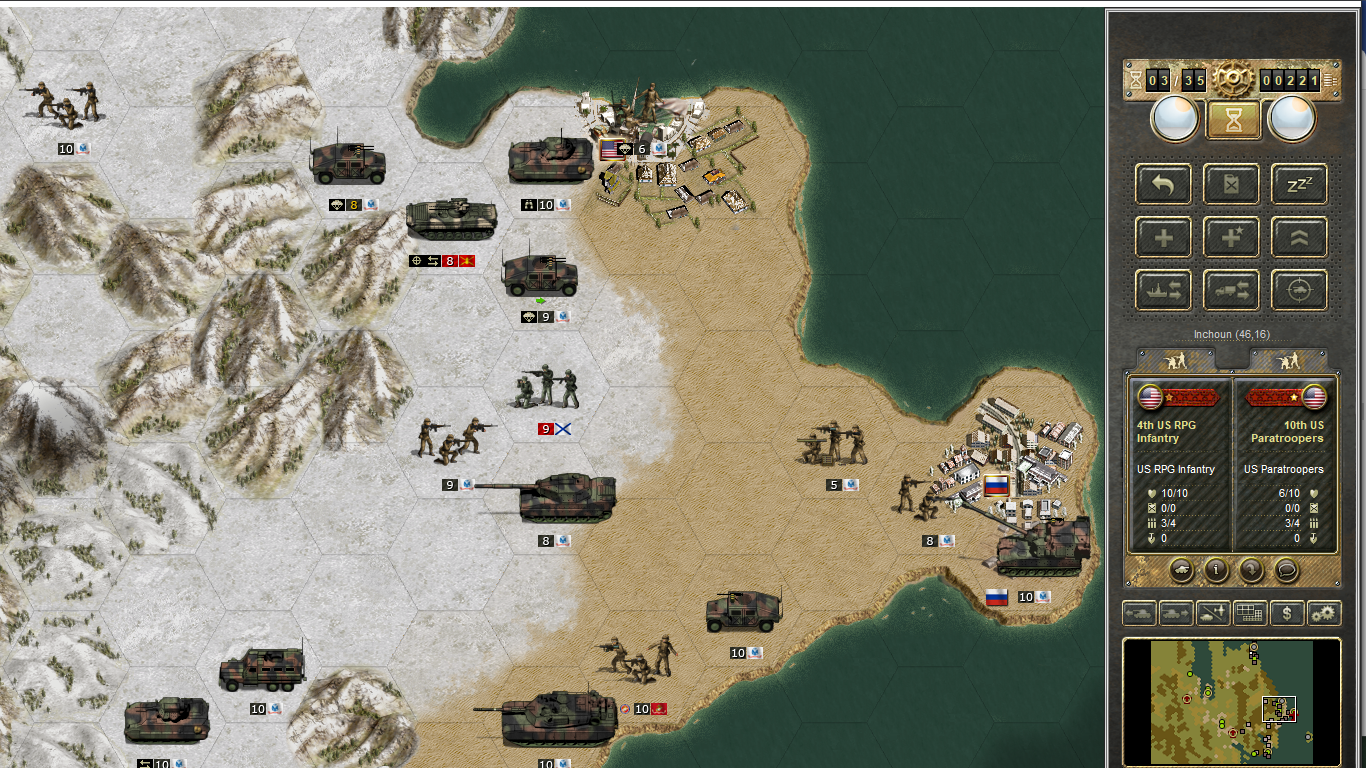Switch to the left infantry unit tab
The width and height of the screenshot is (1366, 768).
click(x=1176, y=360)
